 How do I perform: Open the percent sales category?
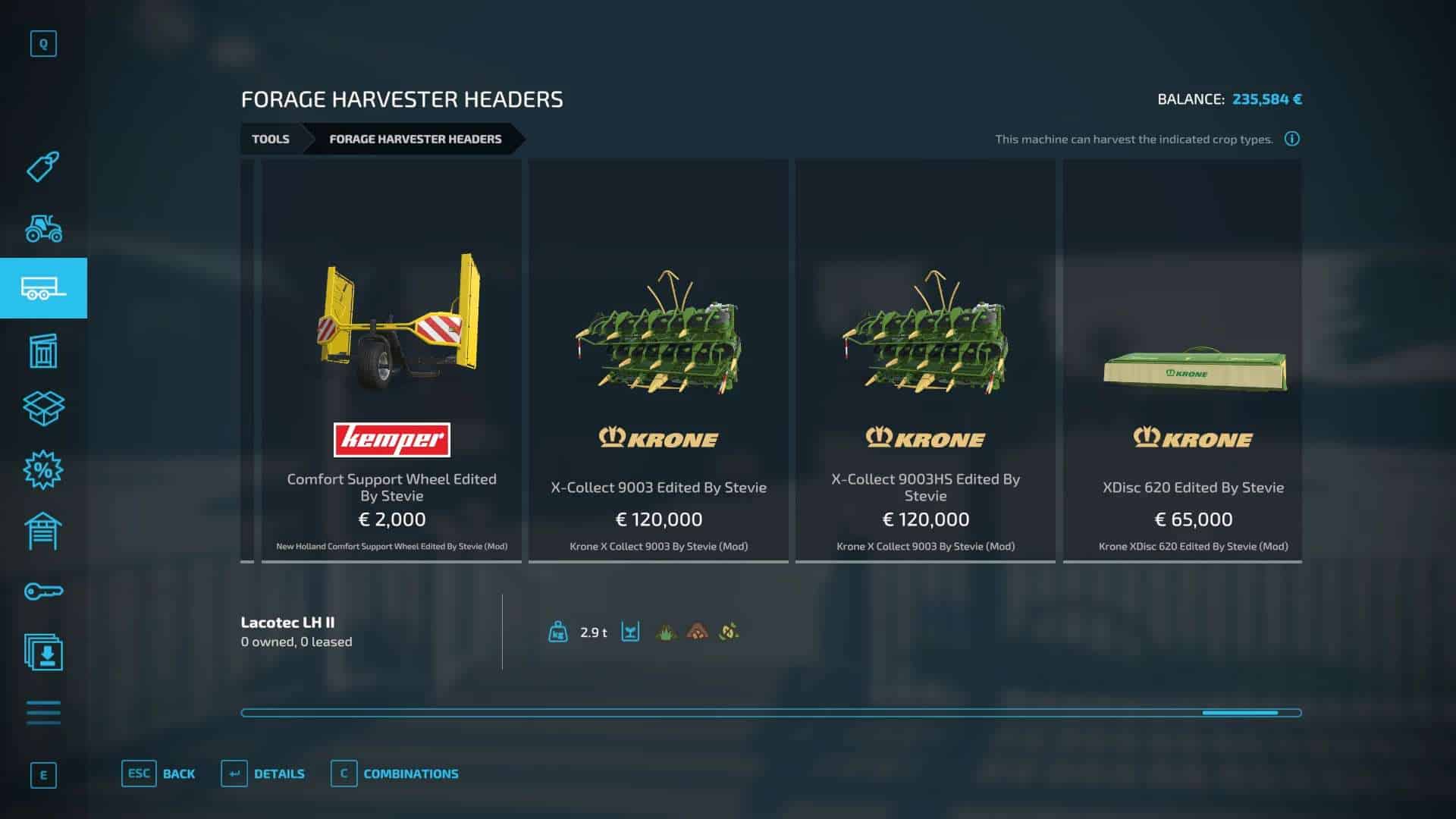(x=43, y=470)
